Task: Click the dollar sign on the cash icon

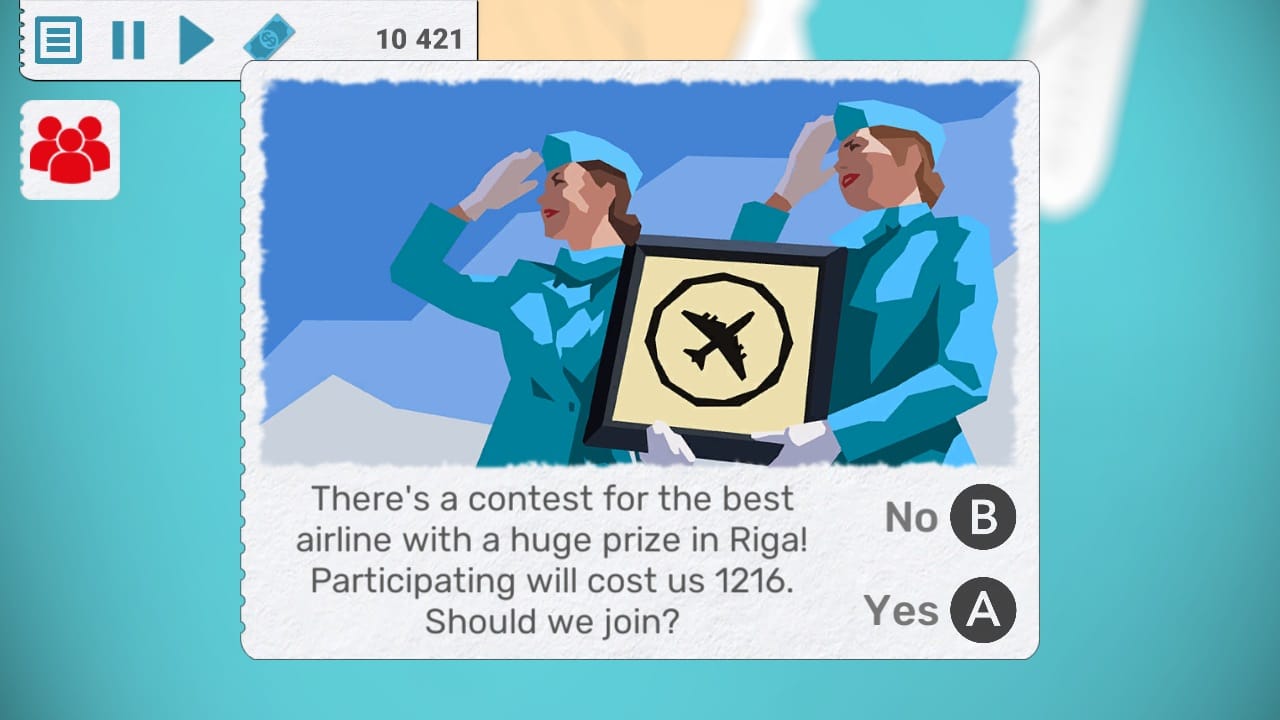Action: 270,37
